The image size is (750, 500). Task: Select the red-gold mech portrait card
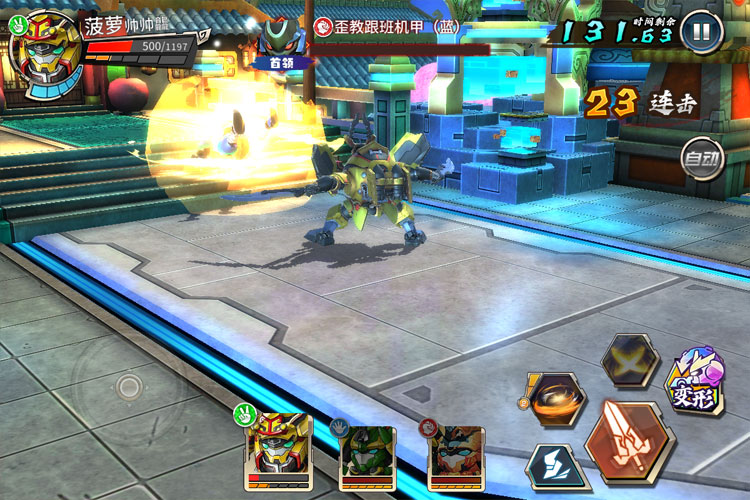click(278, 448)
